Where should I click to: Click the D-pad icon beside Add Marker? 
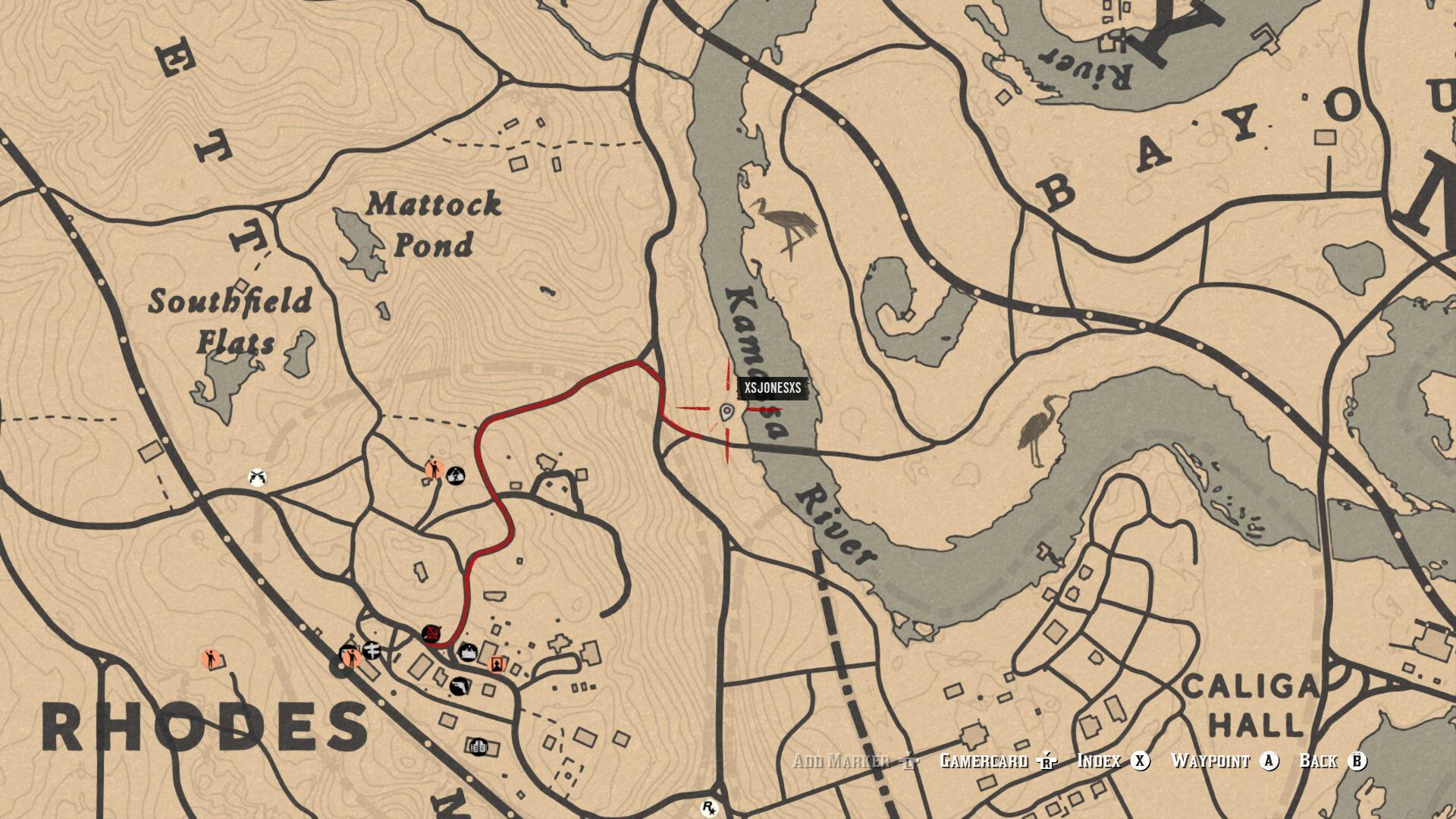pos(911,761)
